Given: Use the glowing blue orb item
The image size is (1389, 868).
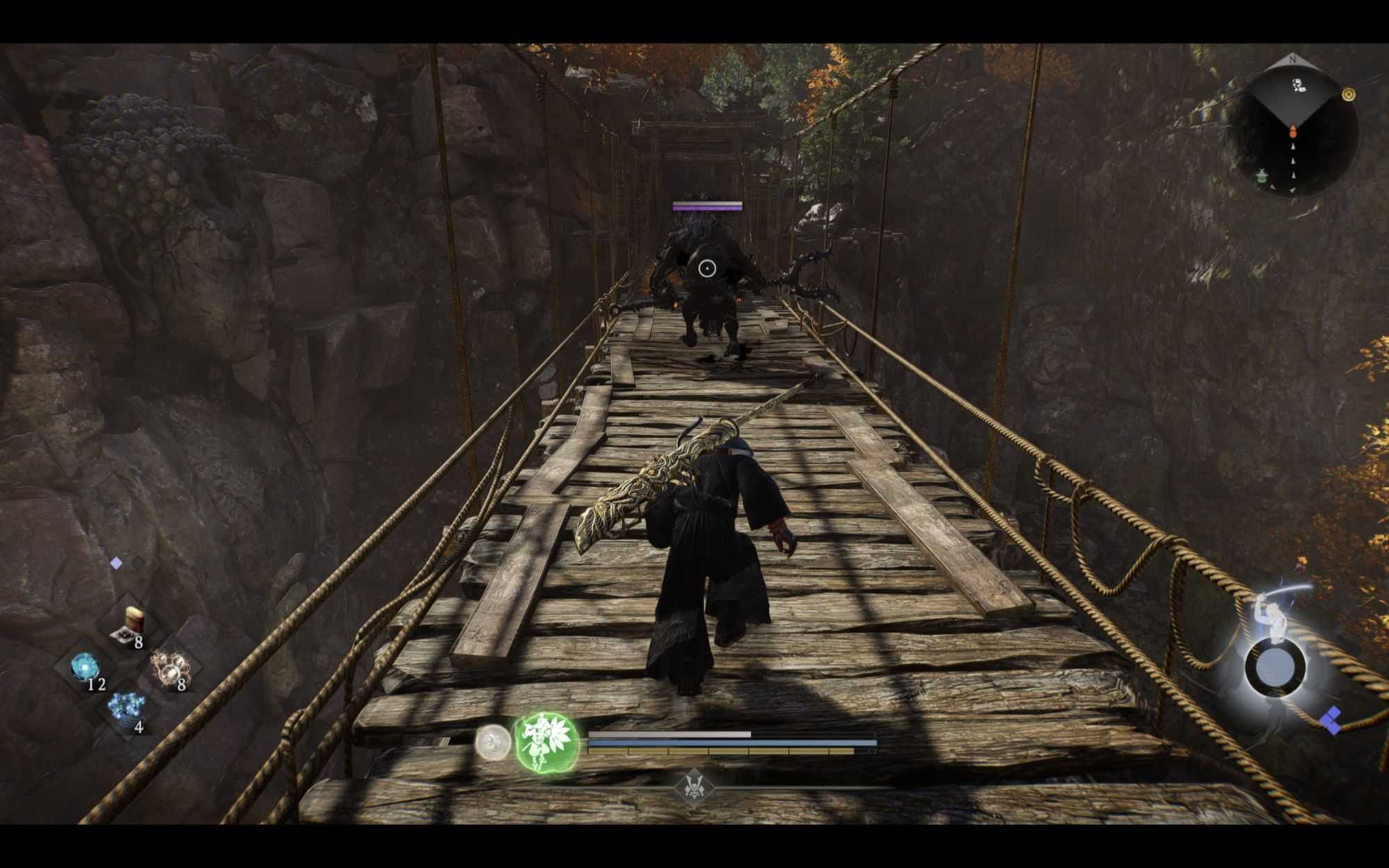Looking at the screenshot, I should coord(86,668).
